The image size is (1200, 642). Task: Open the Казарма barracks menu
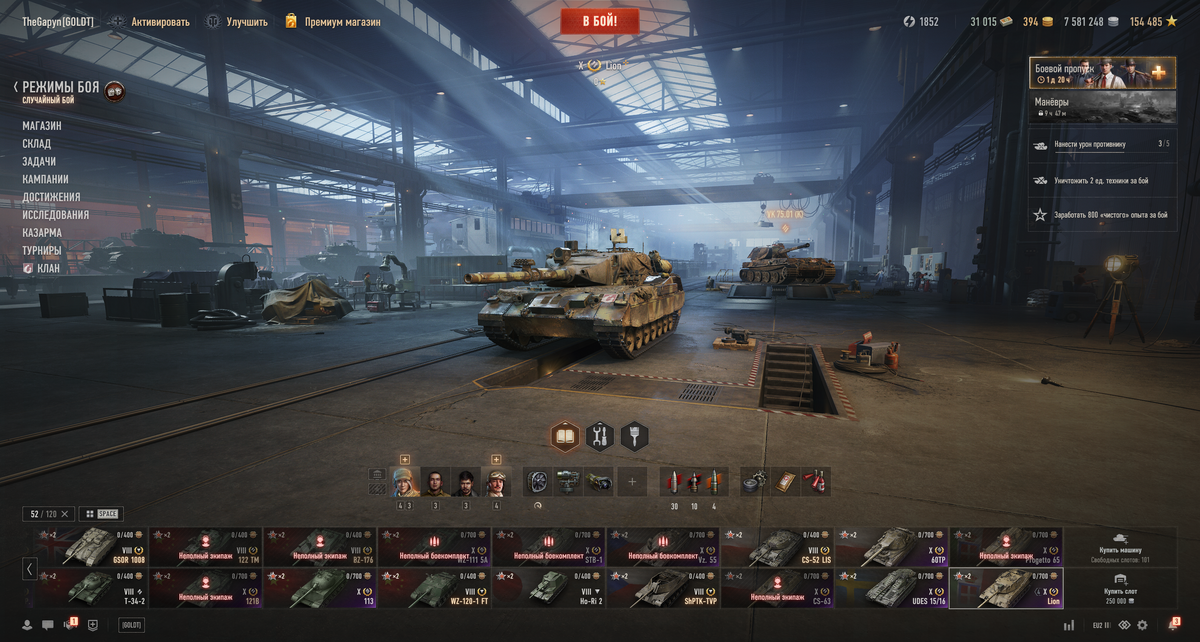point(42,233)
